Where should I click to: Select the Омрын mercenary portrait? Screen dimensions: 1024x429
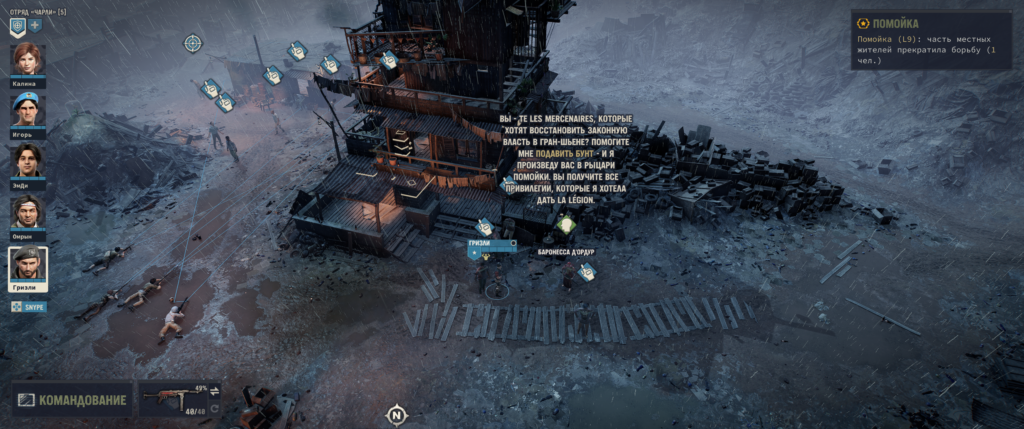pos(28,213)
